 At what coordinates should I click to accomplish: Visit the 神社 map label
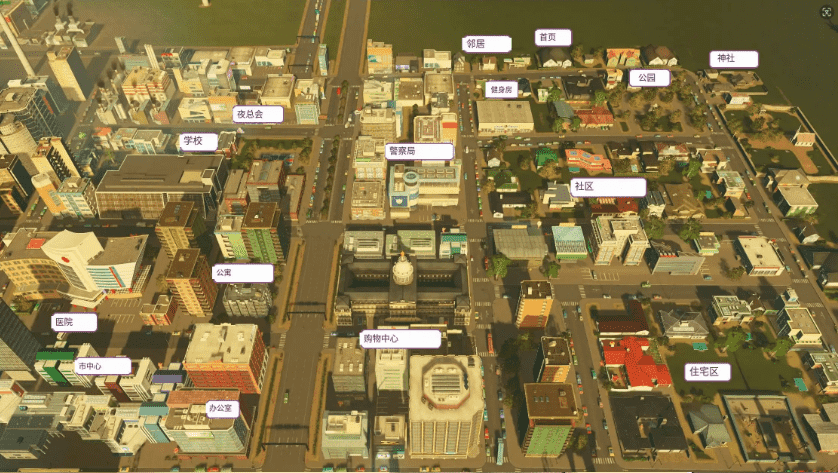tap(733, 59)
